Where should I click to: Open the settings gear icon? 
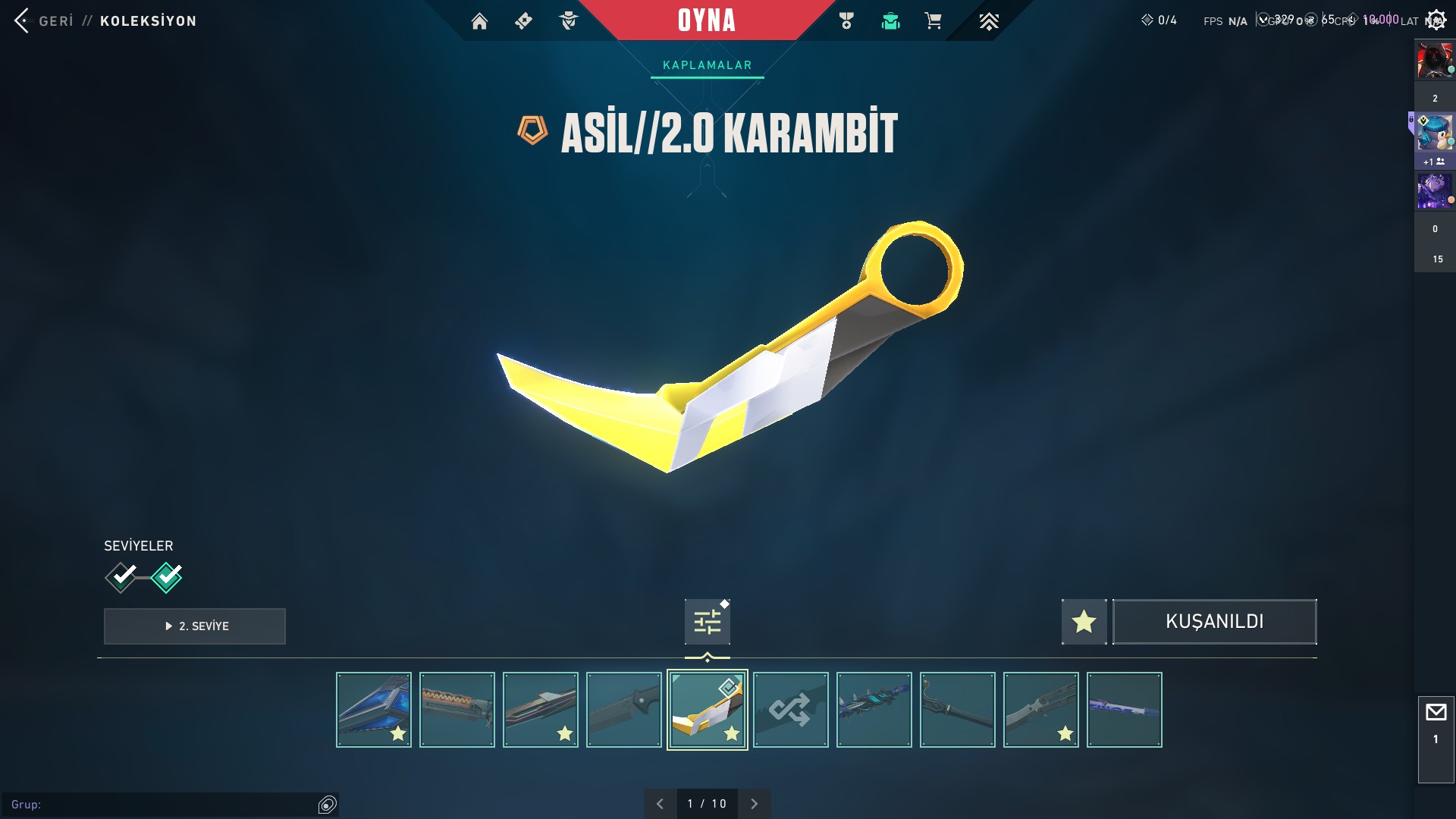coord(1436,20)
